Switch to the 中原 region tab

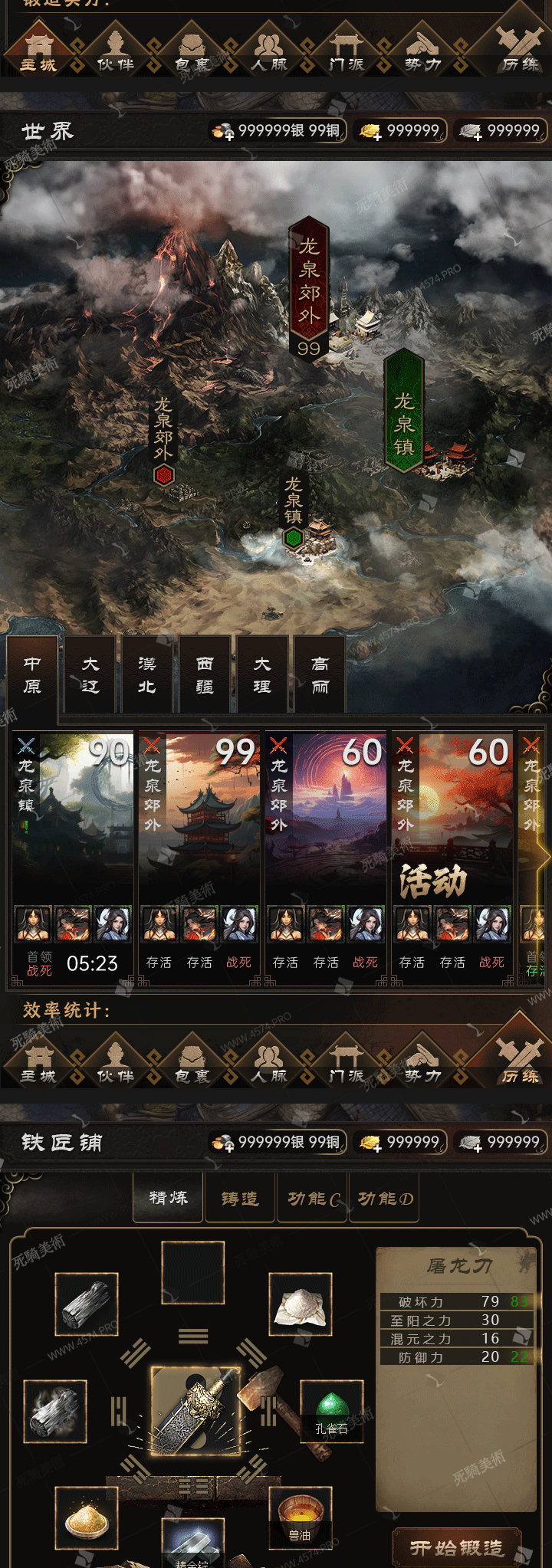[x=32, y=674]
